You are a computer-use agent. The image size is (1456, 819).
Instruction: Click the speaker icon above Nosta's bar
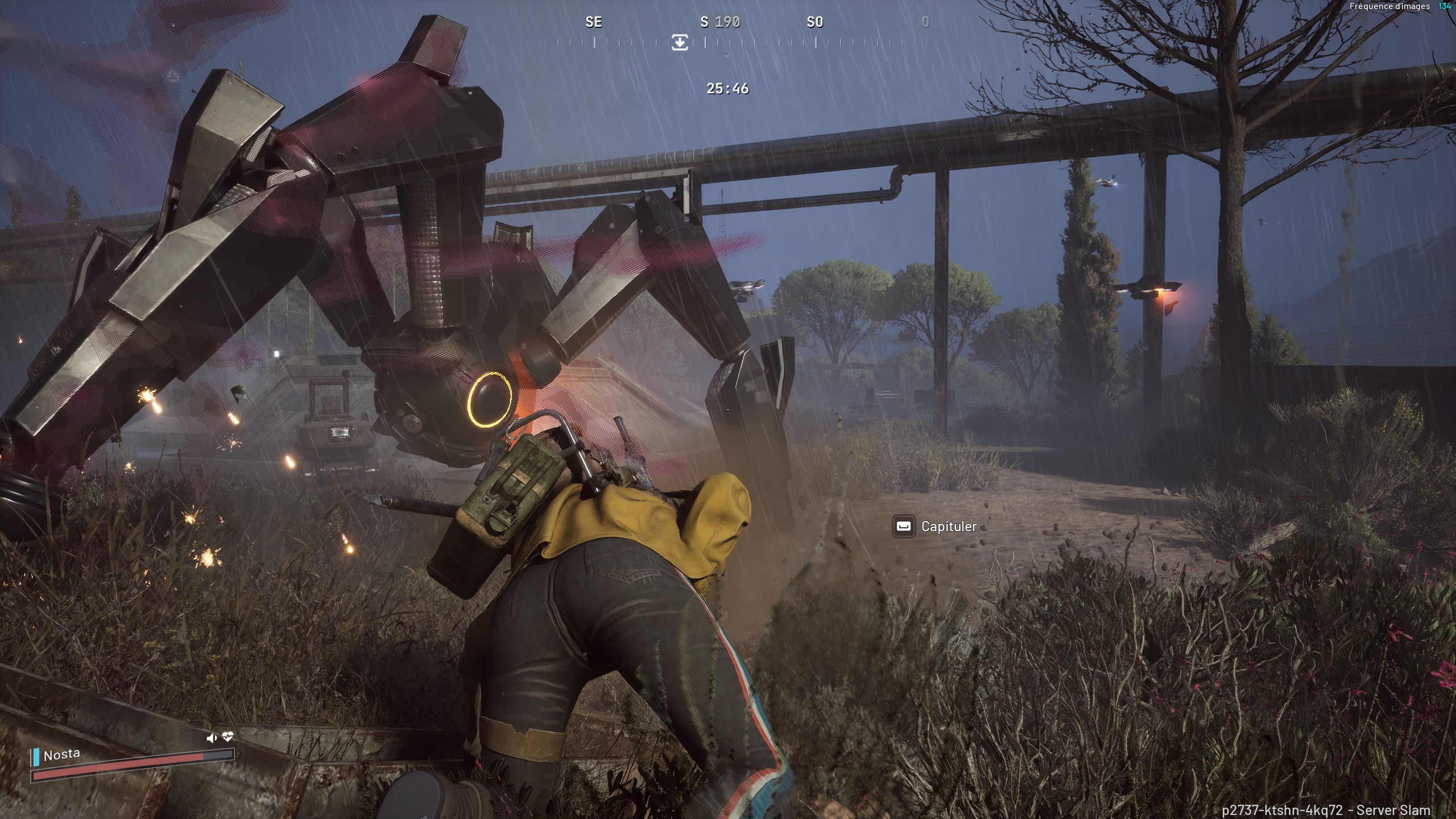coord(212,738)
